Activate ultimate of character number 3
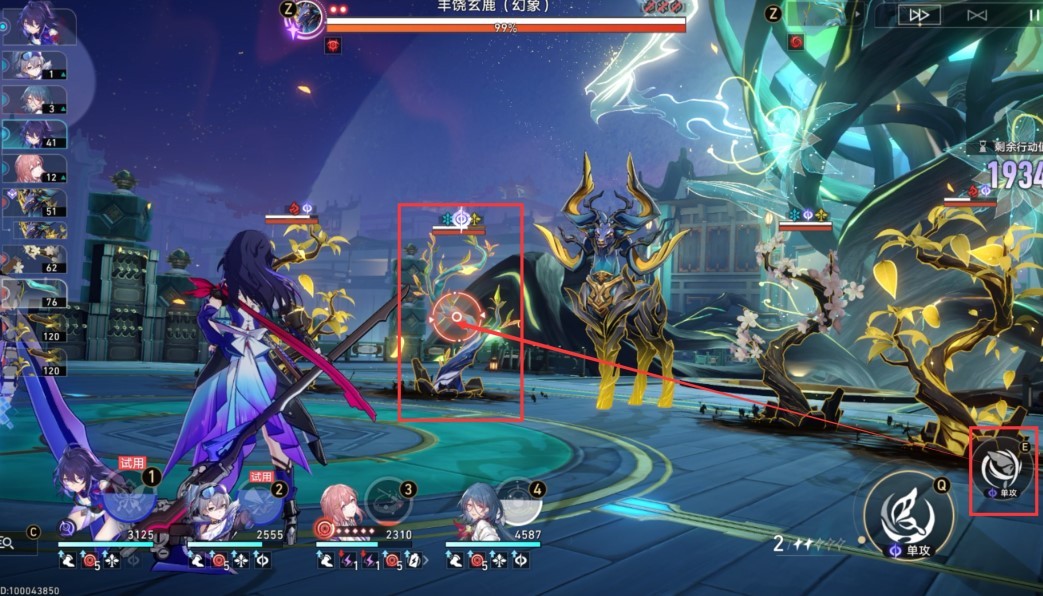The width and height of the screenshot is (1043, 596). tap(388, 497)
